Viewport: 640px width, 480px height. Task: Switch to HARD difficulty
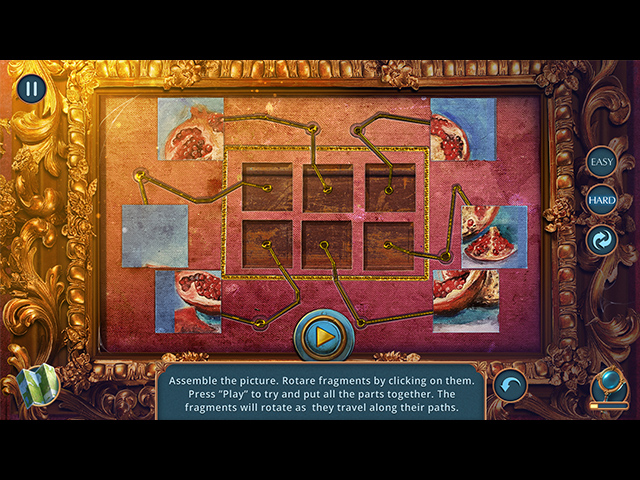[601, 200]
